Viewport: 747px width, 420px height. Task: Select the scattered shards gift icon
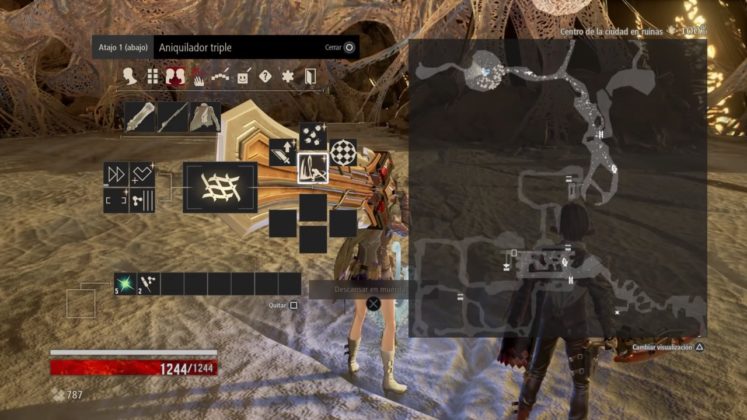pos(313,136)
